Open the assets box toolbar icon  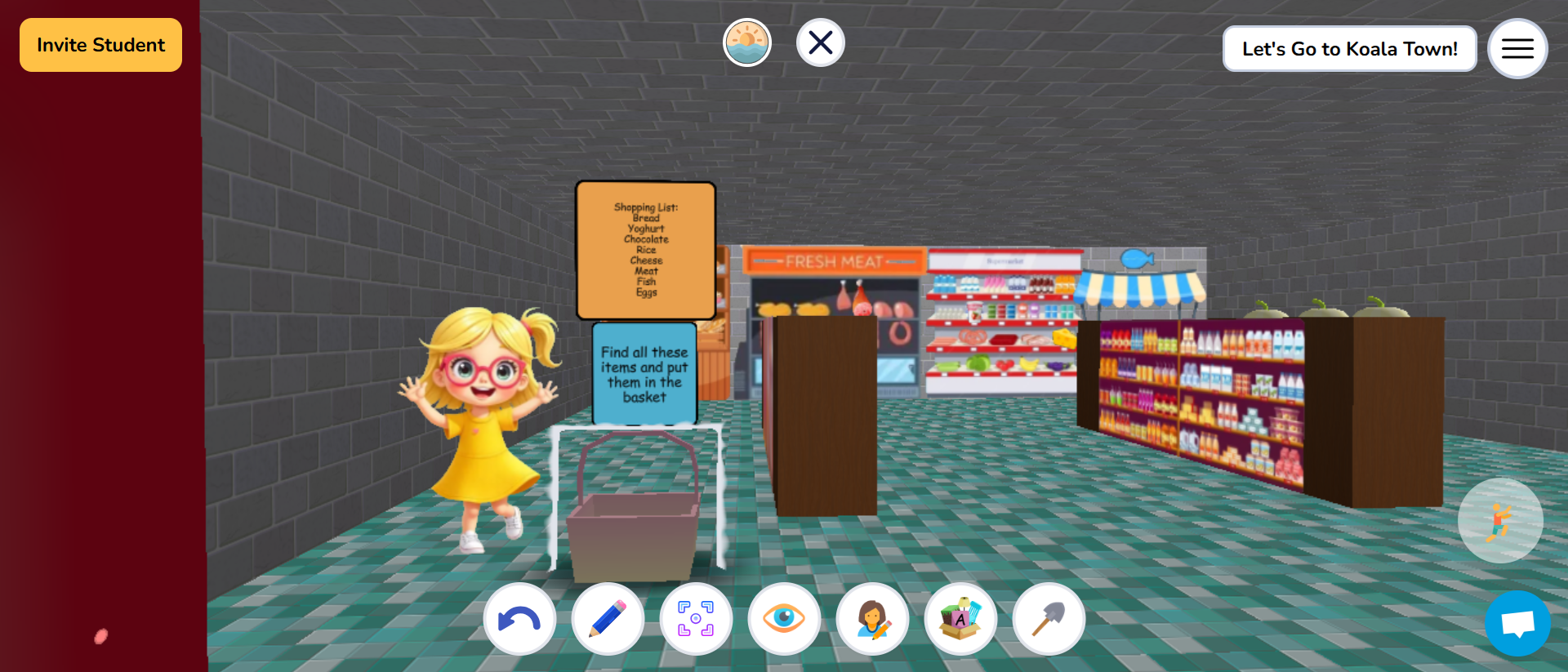click(960, 619)
